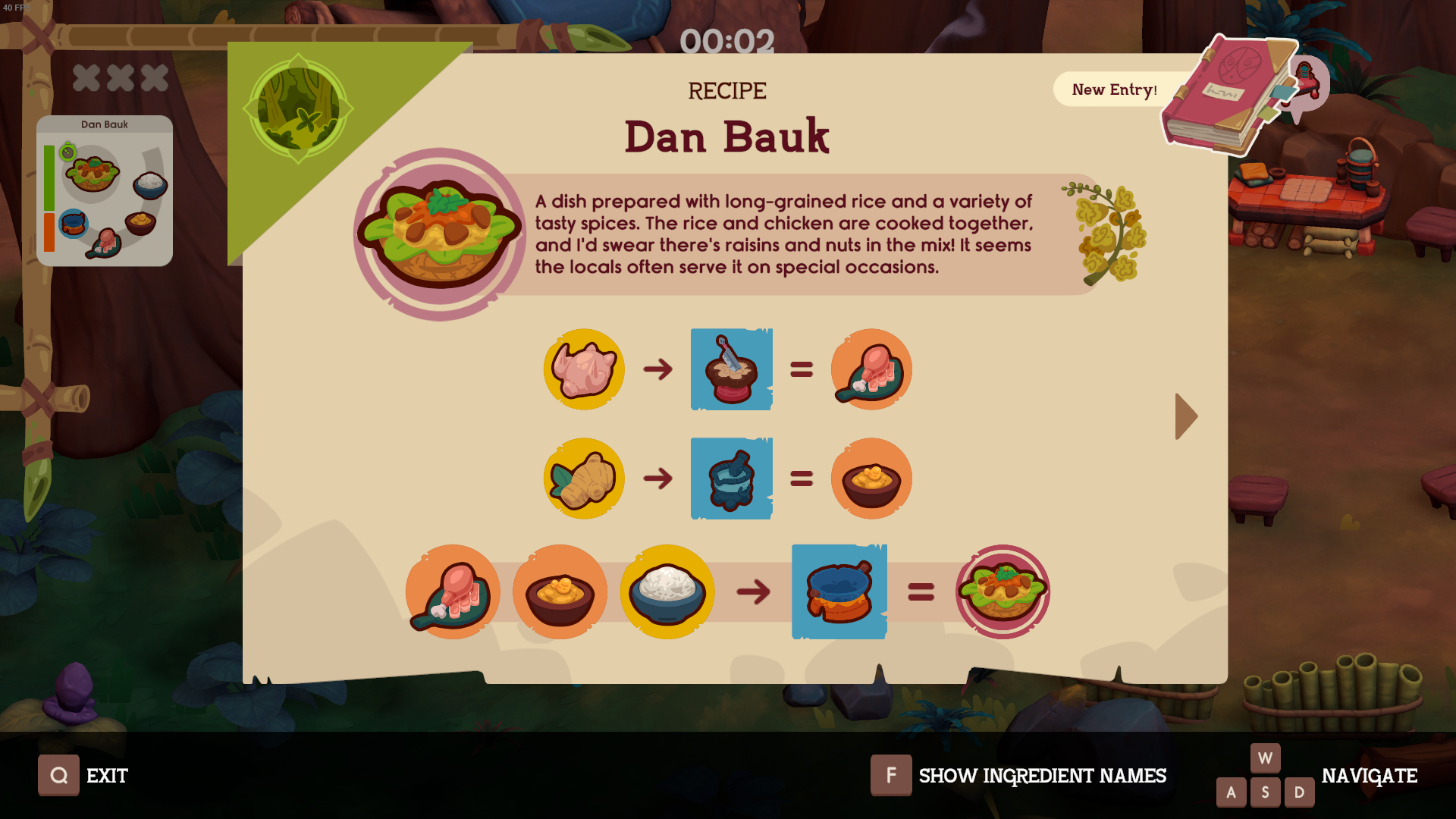Click the mortar with knife chopping station icon
This screenshot has height=819, width=1456.
point(730,370)
